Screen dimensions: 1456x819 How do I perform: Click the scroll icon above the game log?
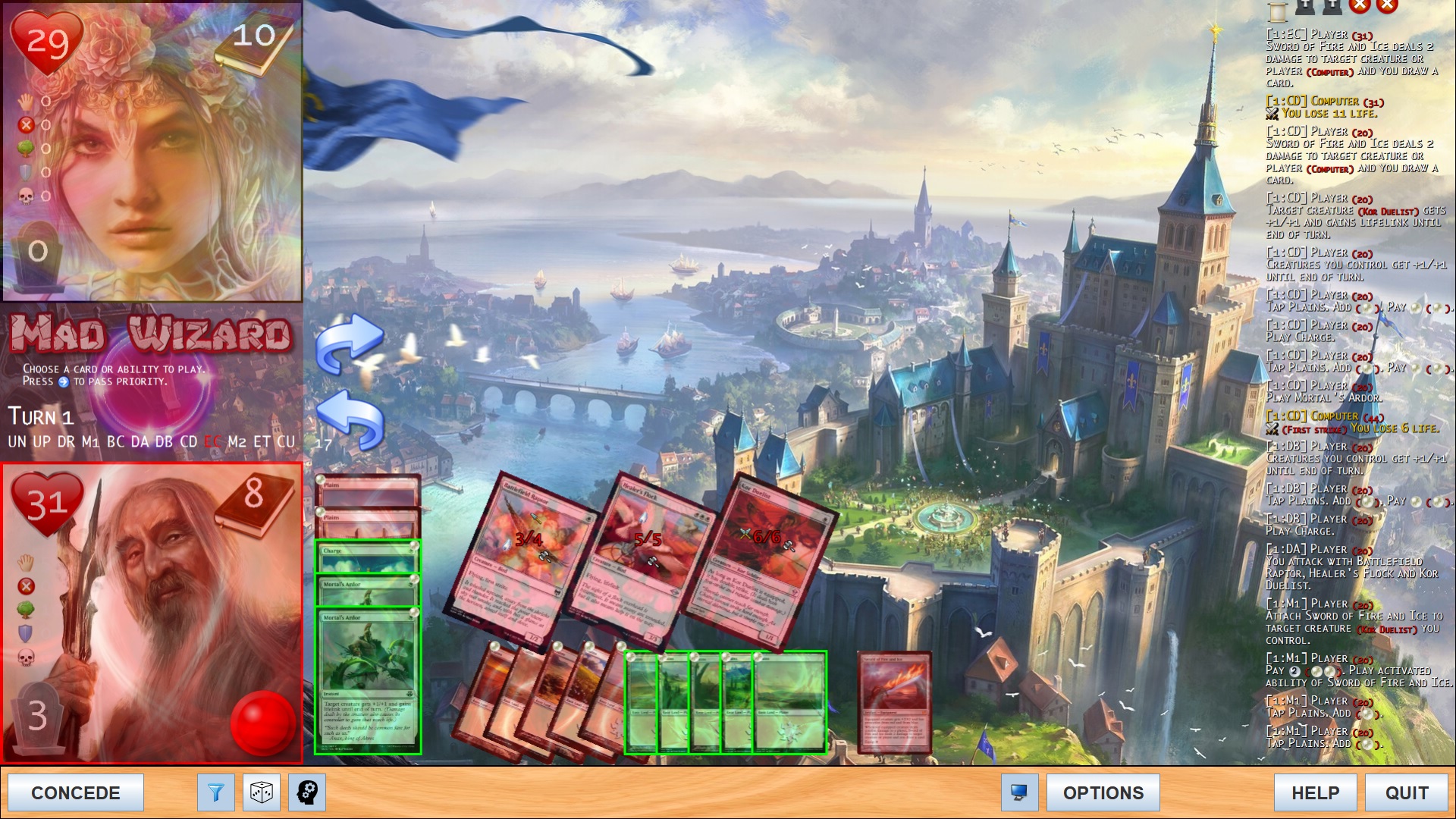click(1278, 11)
